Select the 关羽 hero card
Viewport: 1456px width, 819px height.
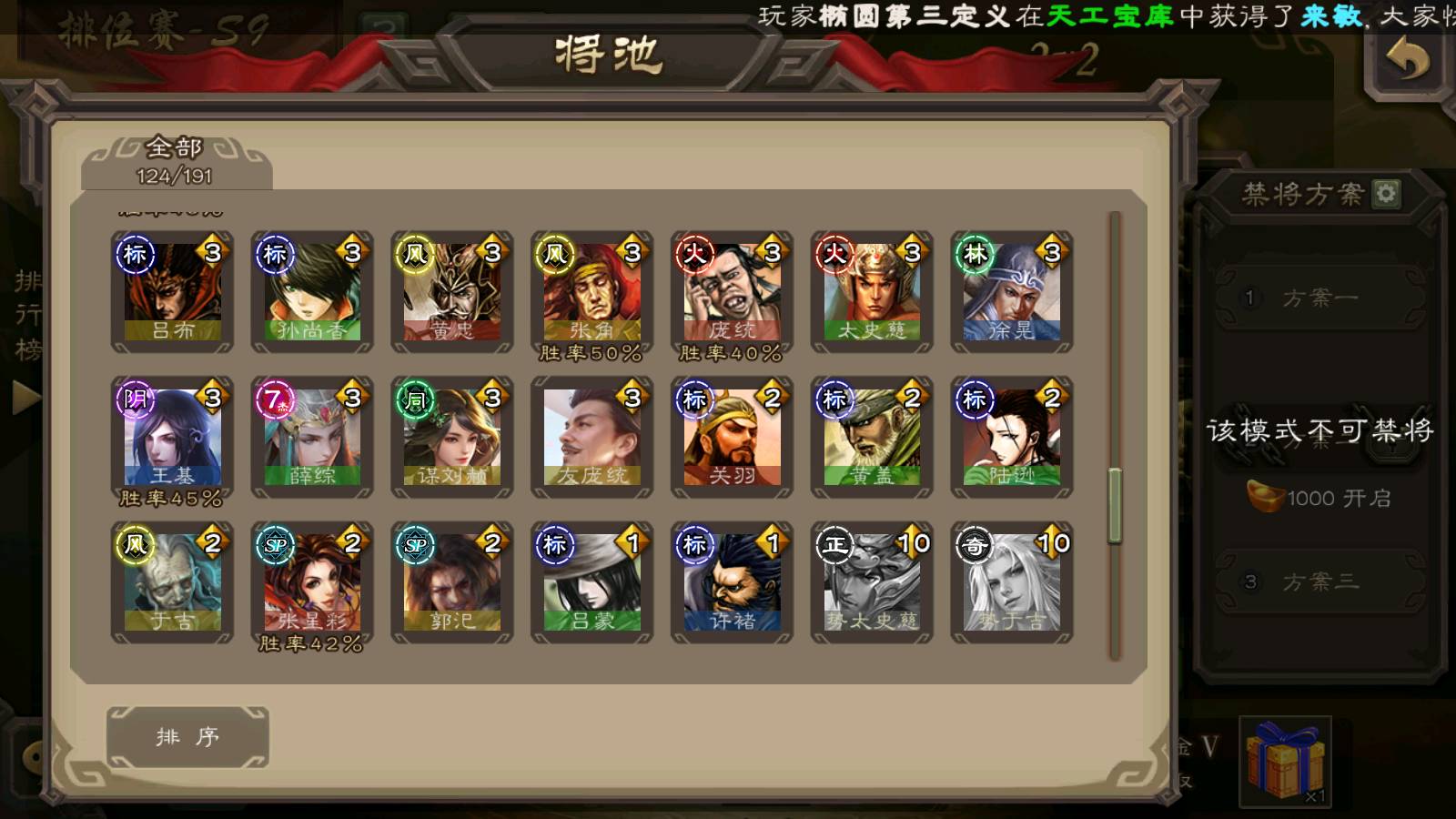tap(733, 437)
